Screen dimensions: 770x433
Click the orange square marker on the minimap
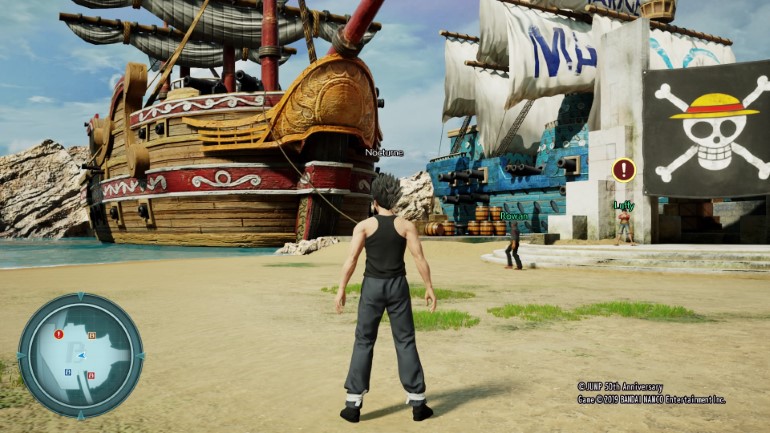(92, 335)
